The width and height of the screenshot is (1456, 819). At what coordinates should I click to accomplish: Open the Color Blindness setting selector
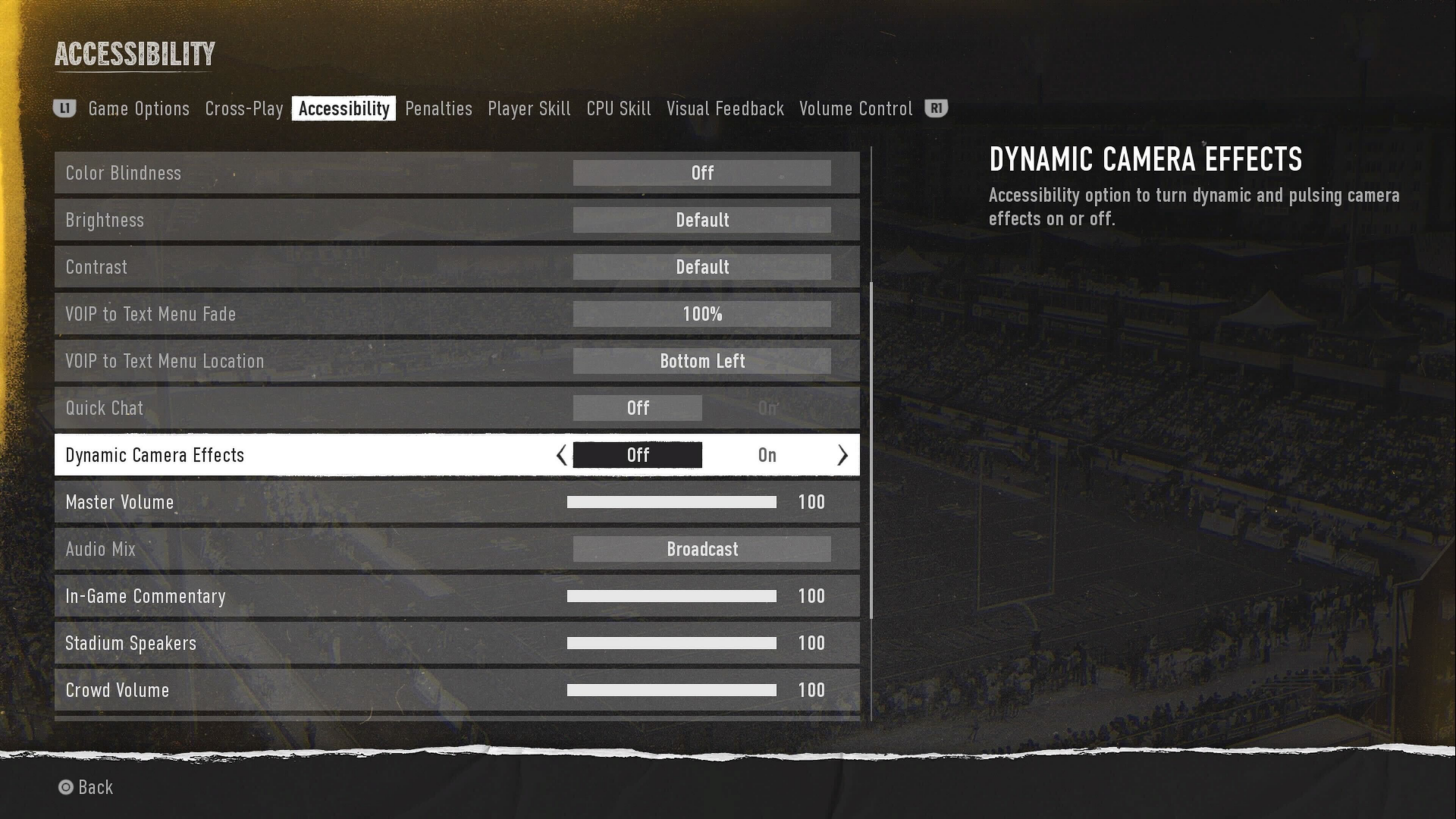coord(702,173)
